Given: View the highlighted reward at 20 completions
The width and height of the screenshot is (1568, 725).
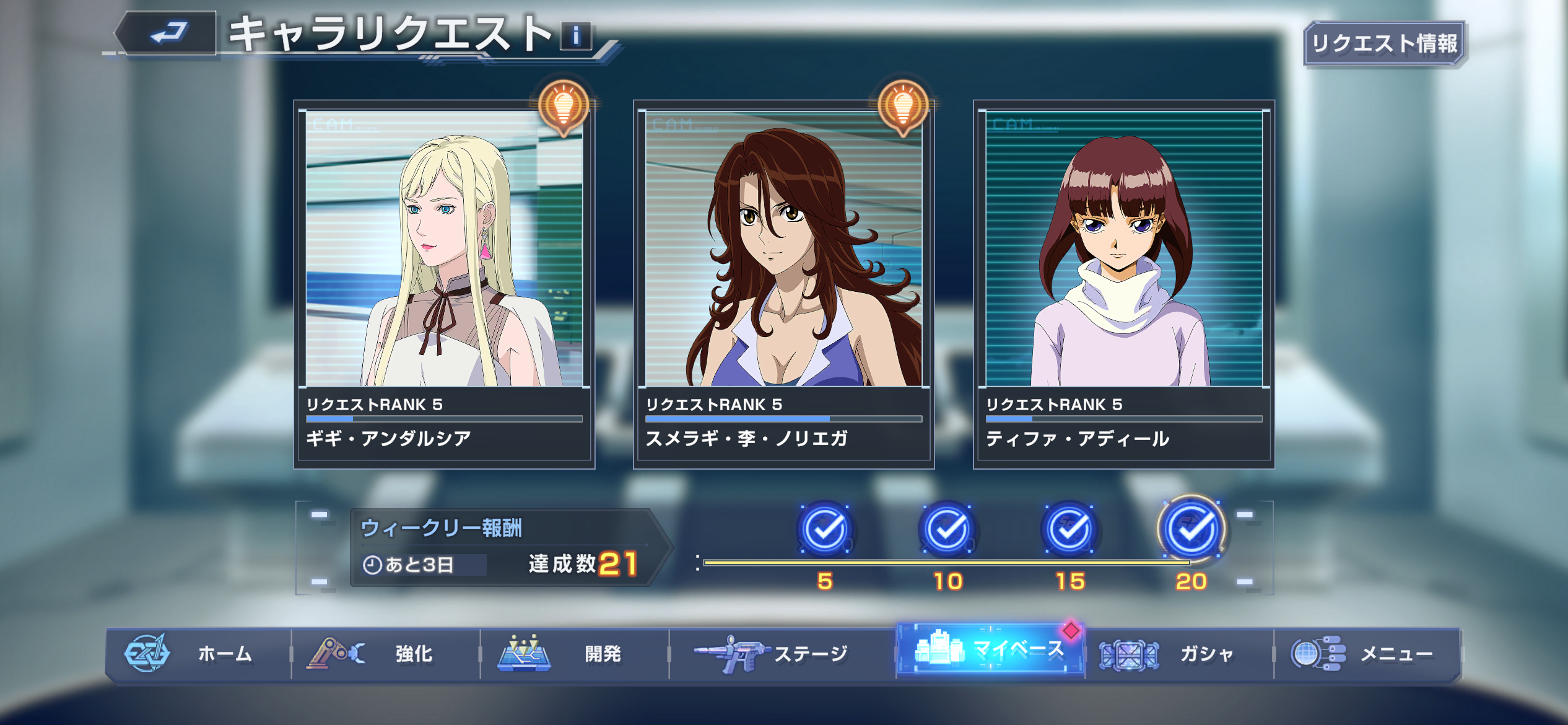Looking at the screenshot, I should (x=1192, y=530).
